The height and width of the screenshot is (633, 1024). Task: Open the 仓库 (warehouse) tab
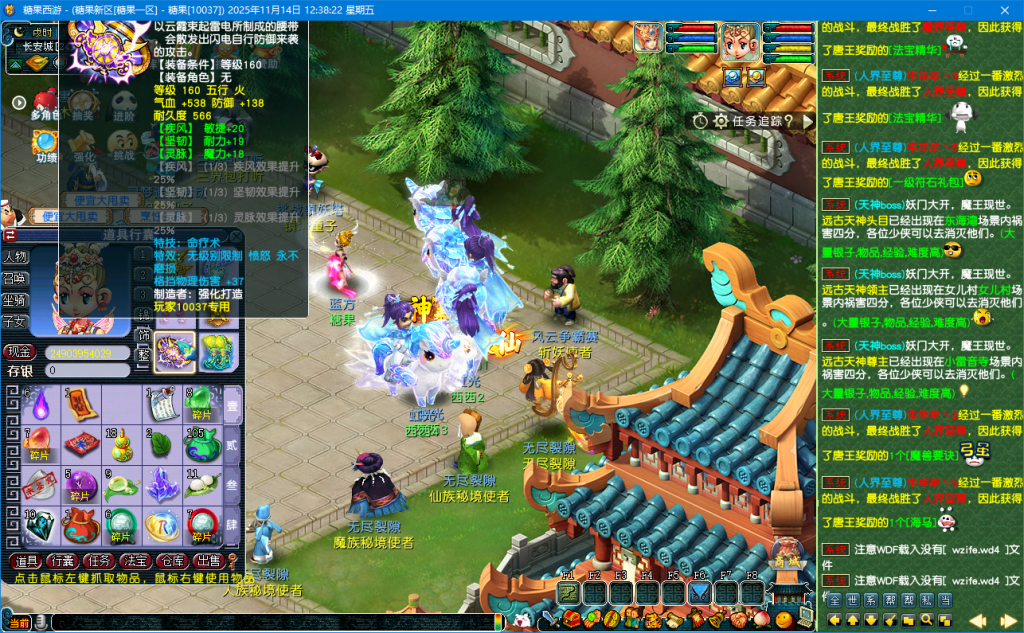pos(171,561)
